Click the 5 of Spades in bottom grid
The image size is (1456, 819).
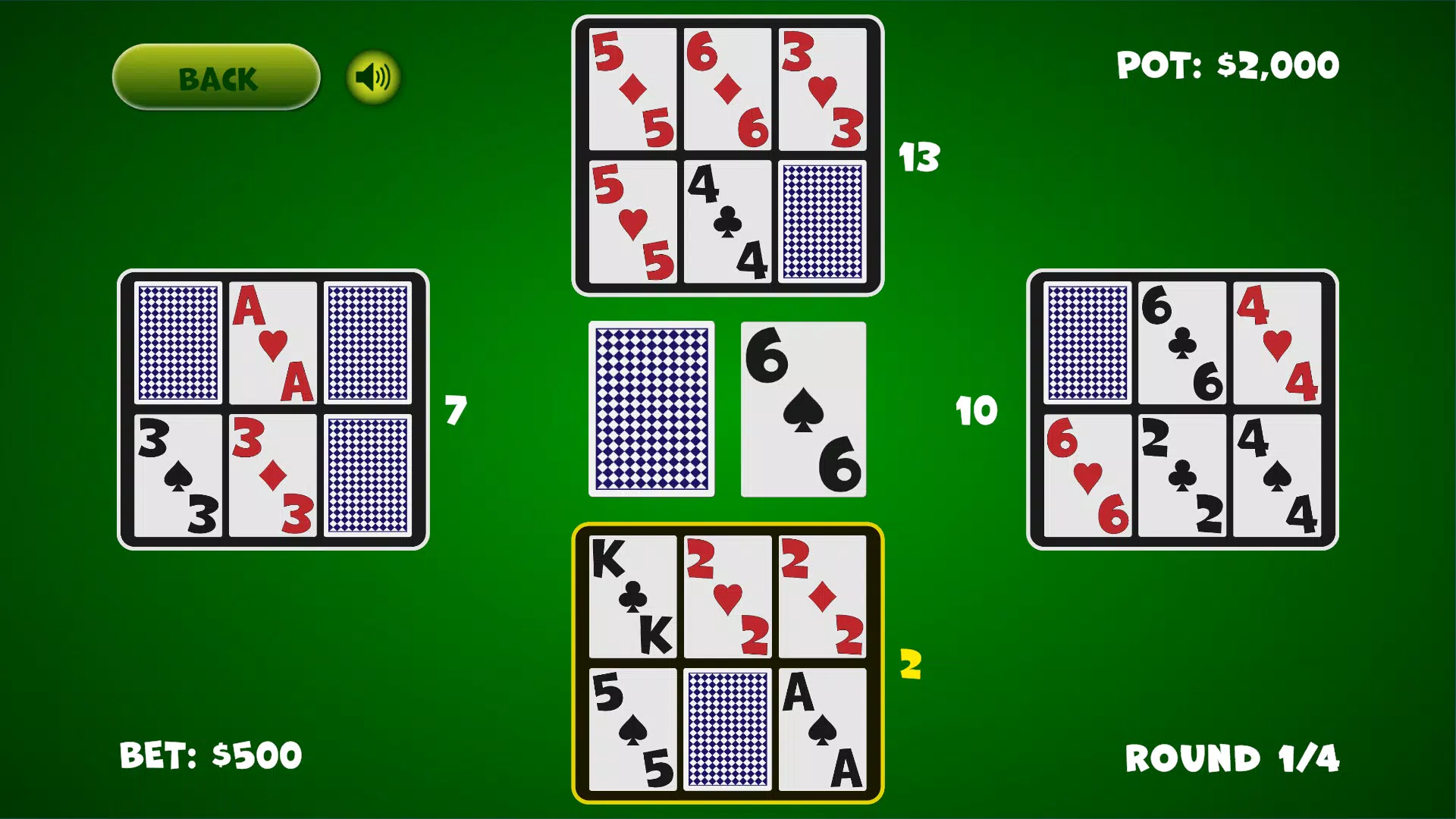pos(632,726)
